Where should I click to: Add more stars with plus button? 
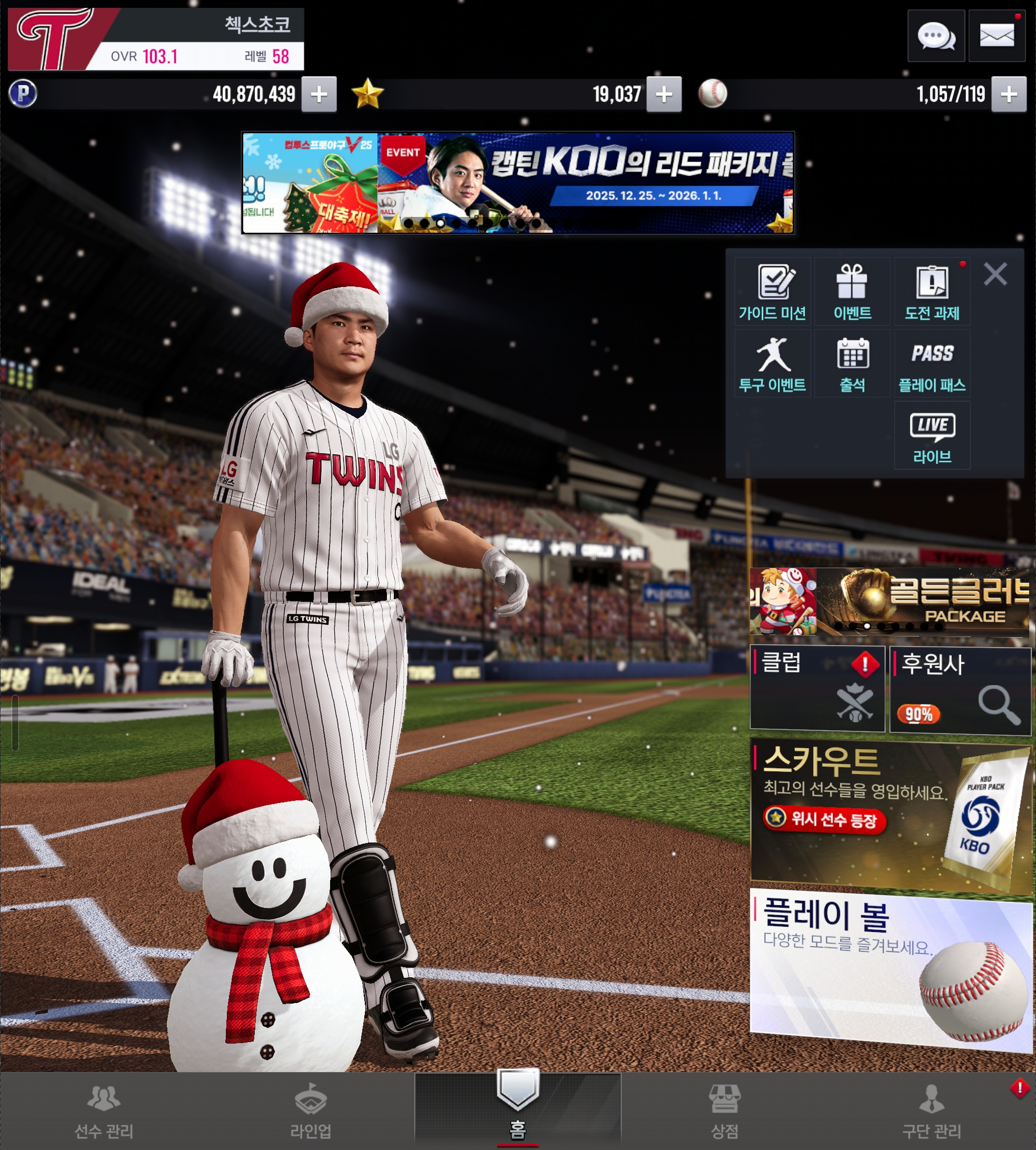664,94
